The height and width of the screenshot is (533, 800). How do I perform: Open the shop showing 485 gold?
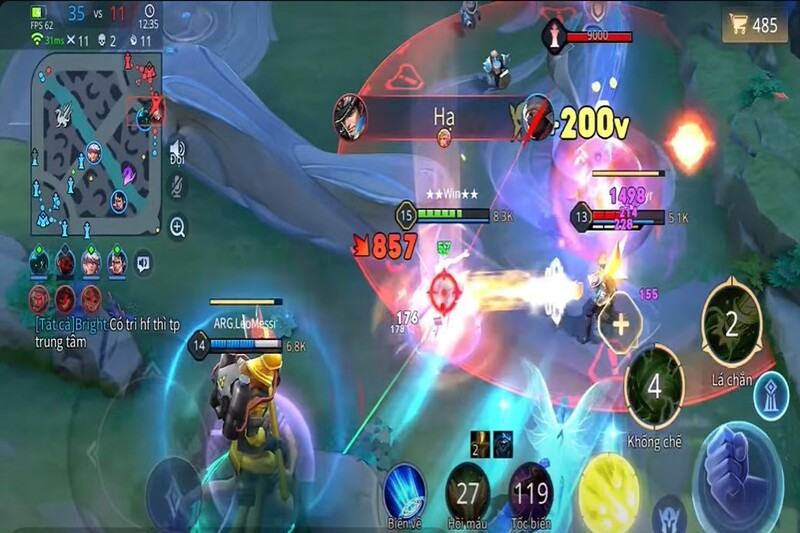pos(757,26)
